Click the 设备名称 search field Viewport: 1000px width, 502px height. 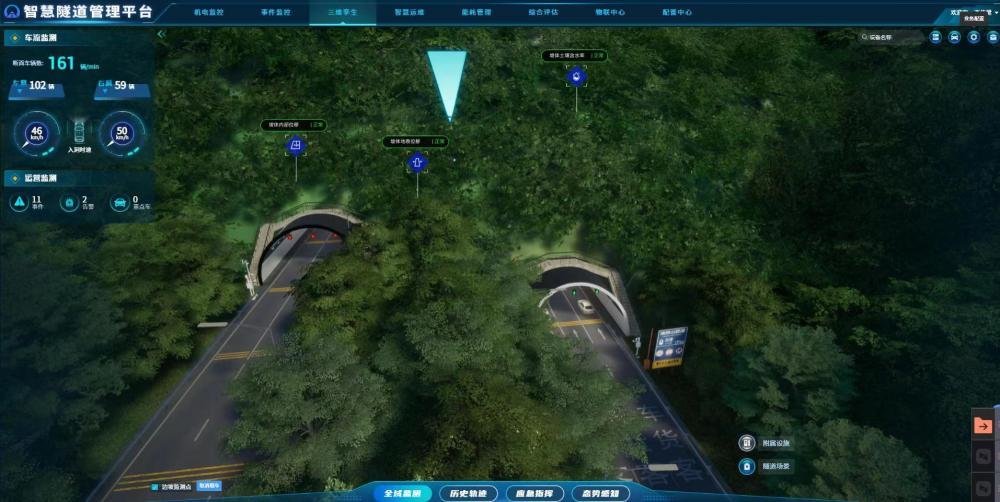tap(892, 38)
